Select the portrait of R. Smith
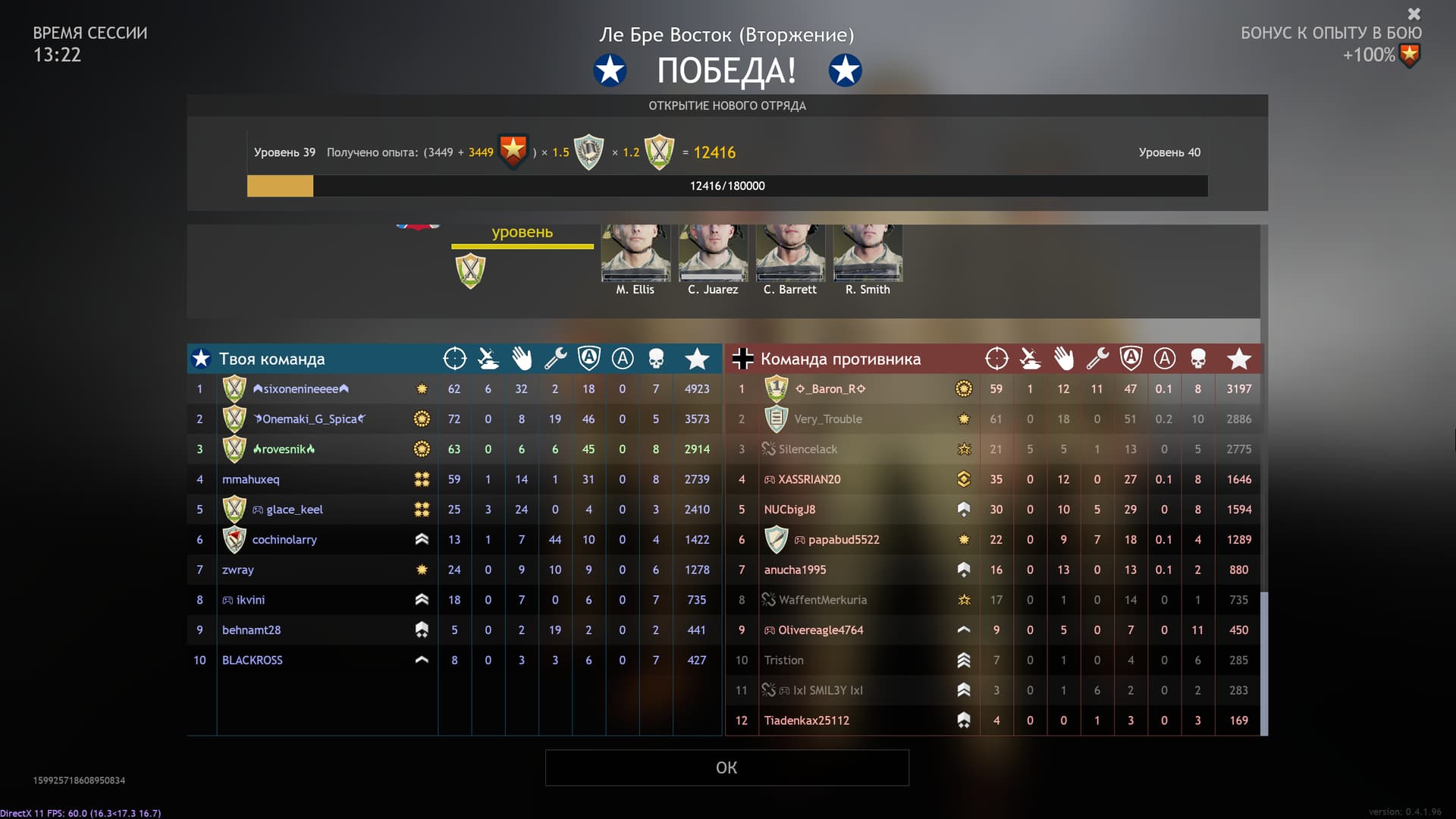Image resolution: width=1456 pixels, height=819 pixels. click(868, 254)
